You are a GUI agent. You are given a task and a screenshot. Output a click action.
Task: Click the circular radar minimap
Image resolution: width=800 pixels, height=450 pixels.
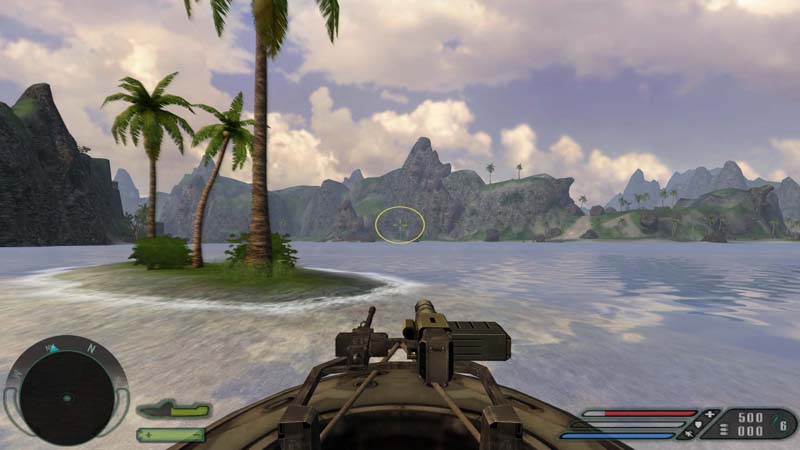[x=67, y=391]
